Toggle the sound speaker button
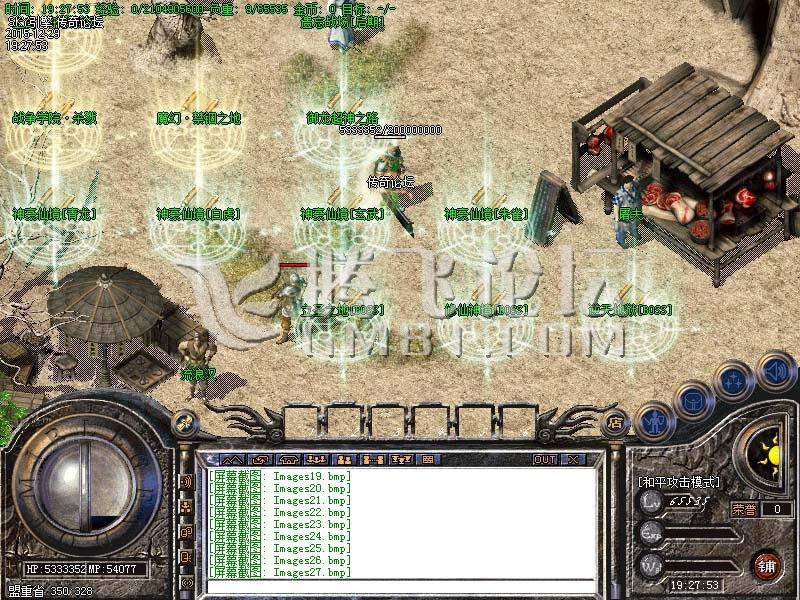The image size is (800, 600). (775, 372)
